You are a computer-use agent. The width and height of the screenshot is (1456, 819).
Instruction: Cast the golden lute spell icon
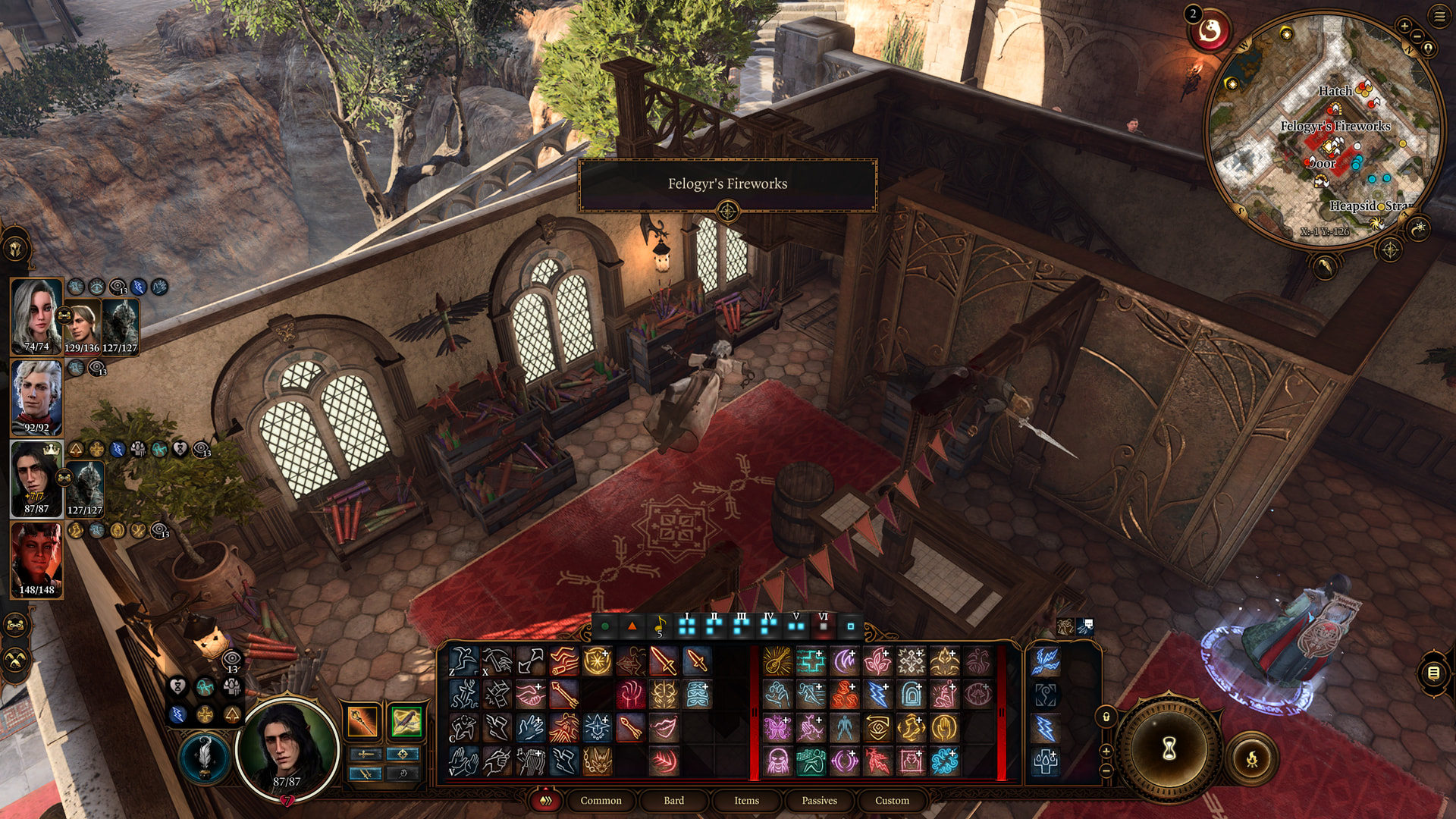777,661
